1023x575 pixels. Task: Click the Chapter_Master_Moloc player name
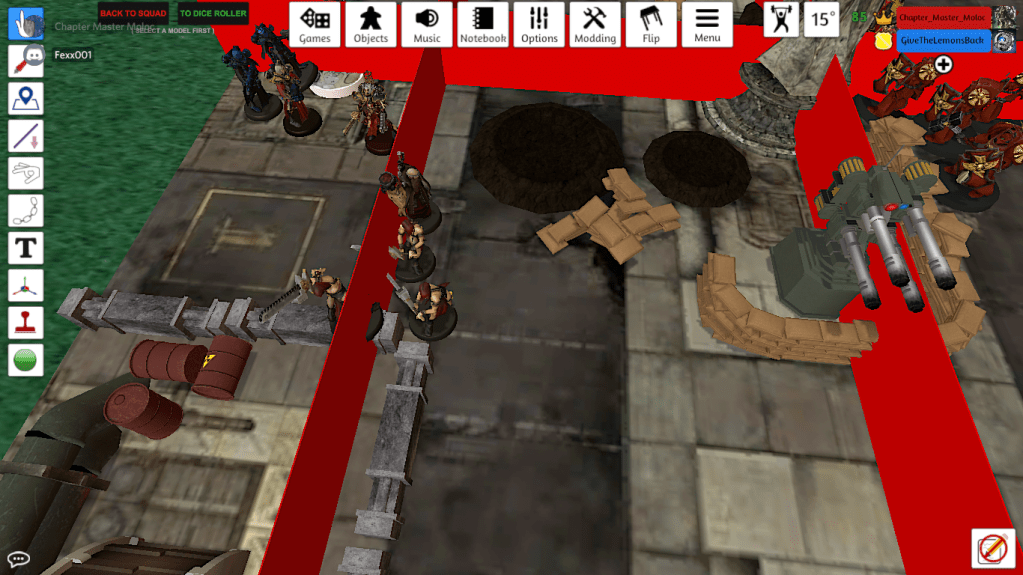[943, 18]
